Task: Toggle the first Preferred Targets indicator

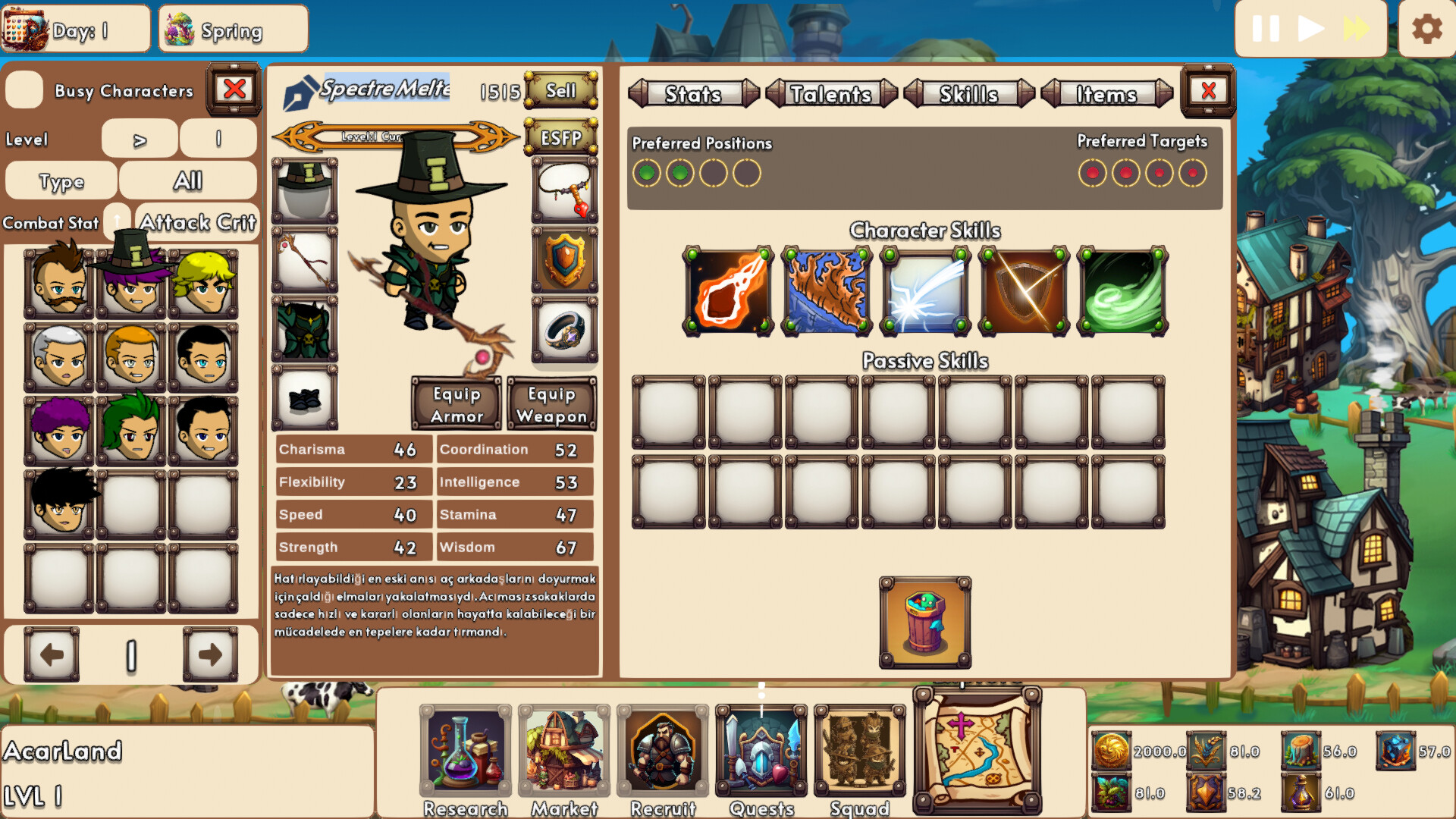Action: [x=1090, y=174]
